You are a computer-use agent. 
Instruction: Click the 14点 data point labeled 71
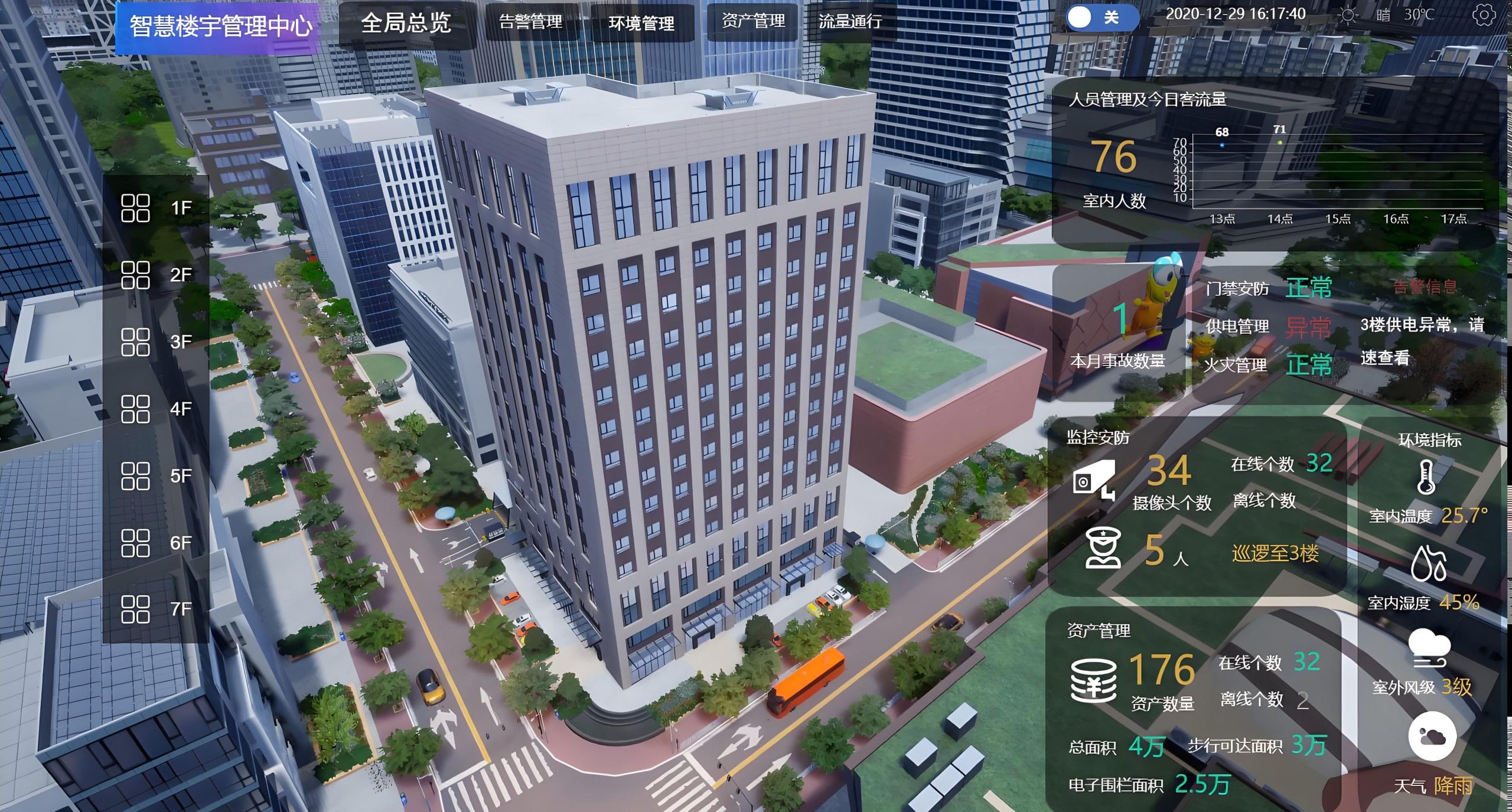pos(1280,142)
